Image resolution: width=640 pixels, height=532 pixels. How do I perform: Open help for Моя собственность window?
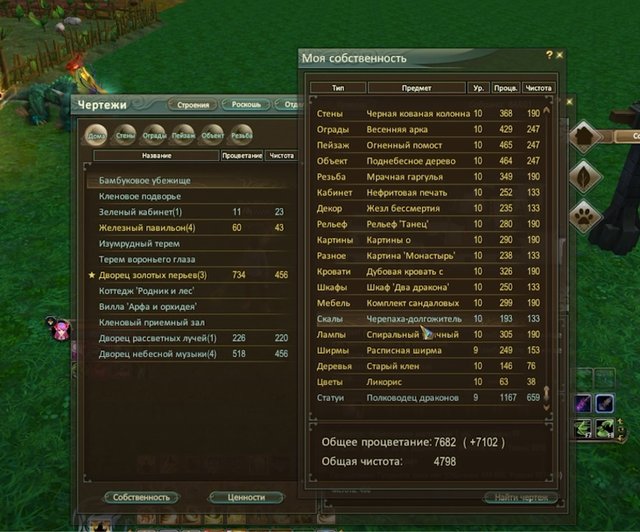click(548, 55)
